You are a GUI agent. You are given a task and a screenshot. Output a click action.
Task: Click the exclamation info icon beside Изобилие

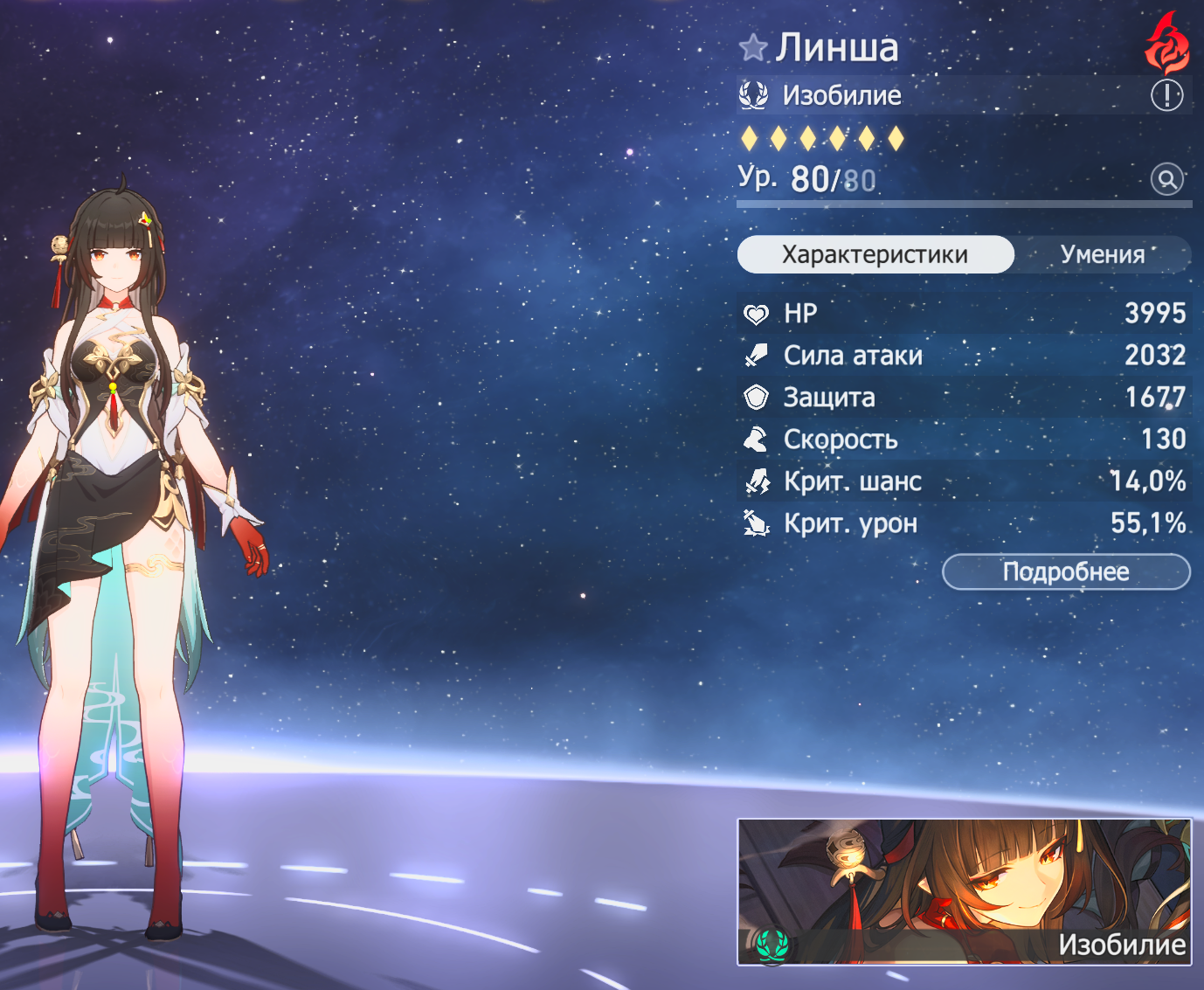click(1166, 94)
